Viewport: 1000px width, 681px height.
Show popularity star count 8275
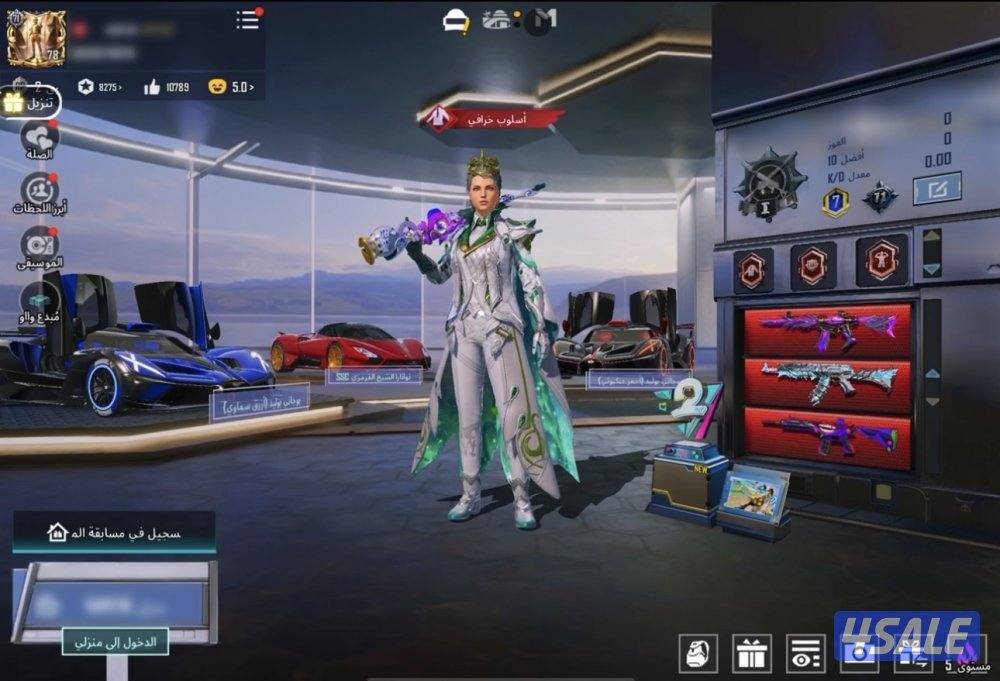[x=100, y=87]
